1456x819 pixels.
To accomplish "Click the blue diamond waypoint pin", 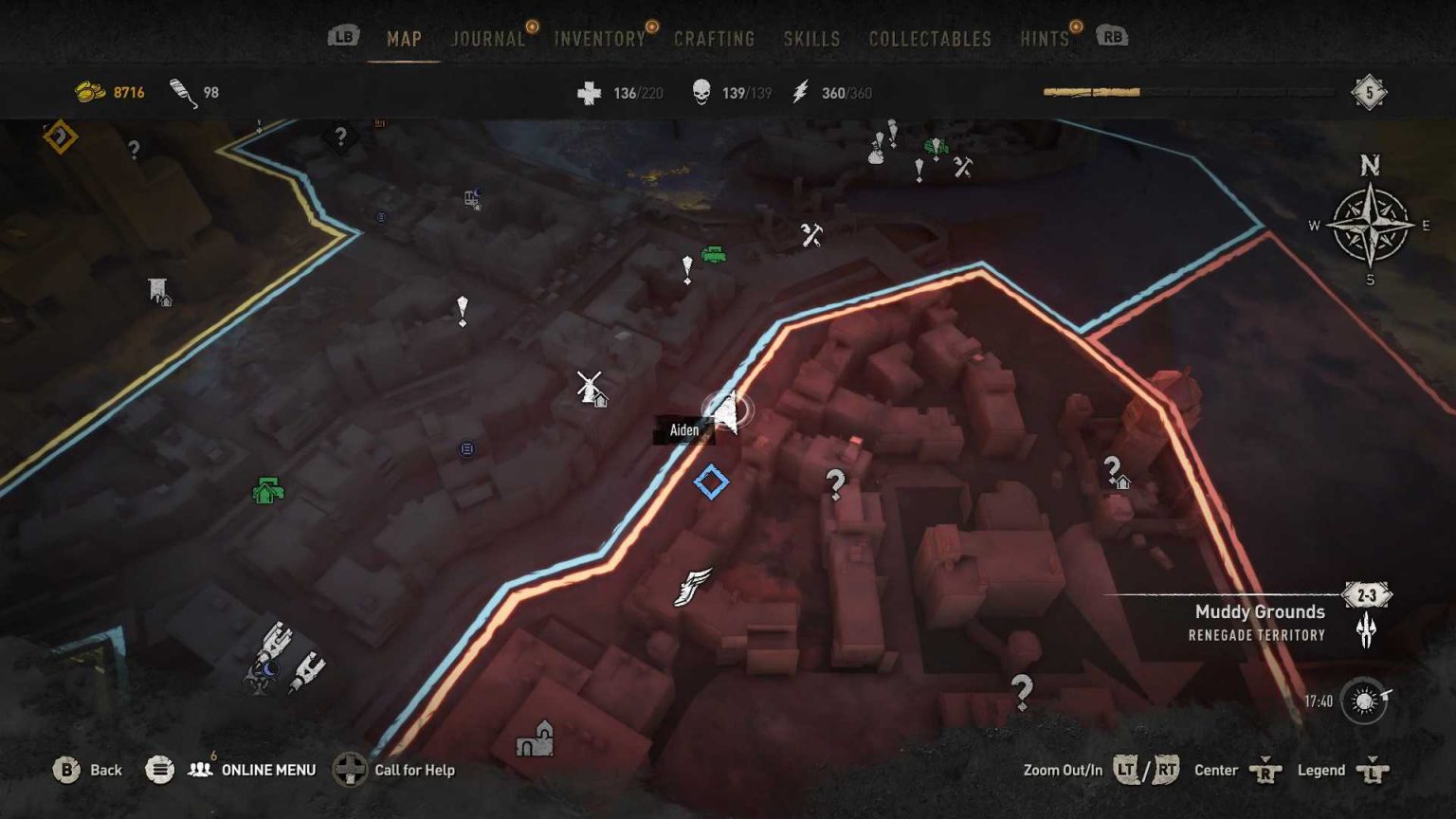I will coord(712,482).
